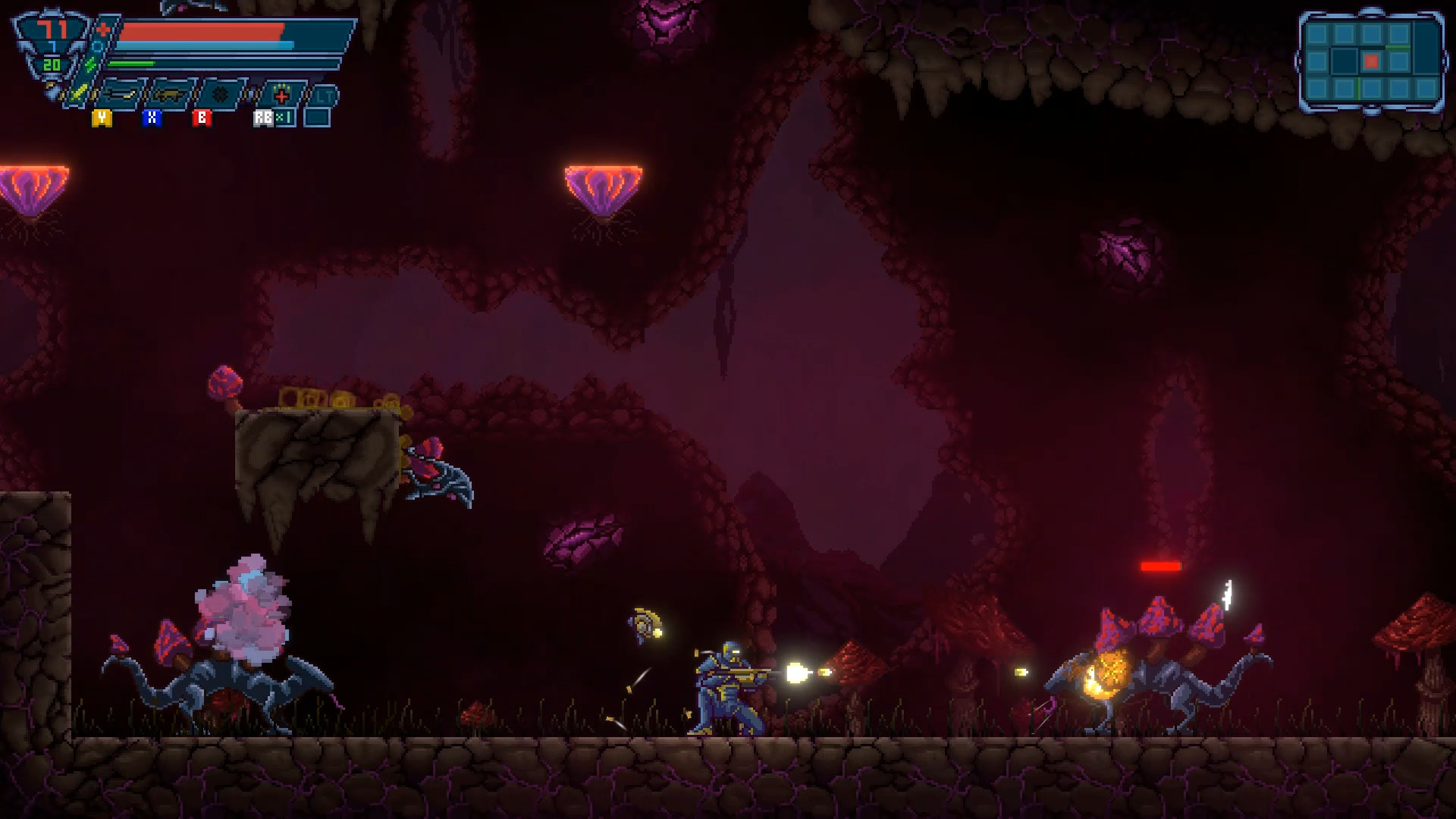Screen dimensions: 1456x819
Task: Select the grenade weapon slot icon
Action: pyautogui.click(x=221, y=94)
